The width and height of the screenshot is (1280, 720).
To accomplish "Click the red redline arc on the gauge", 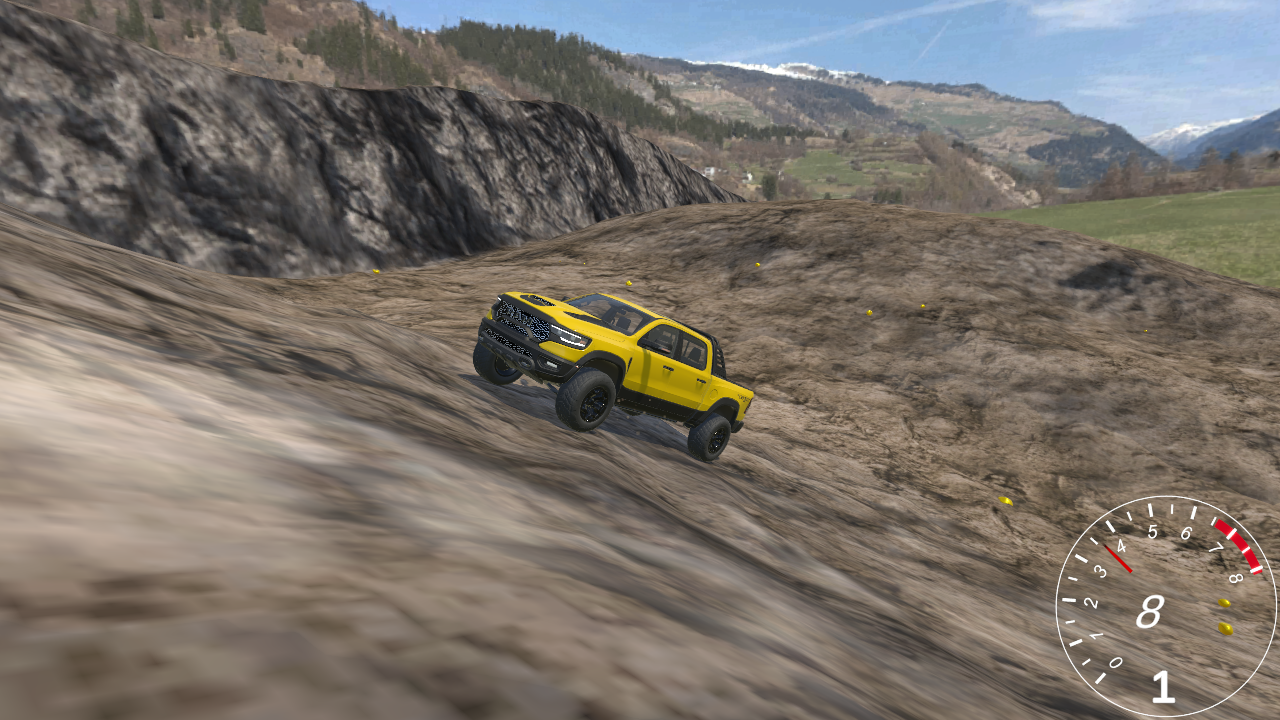I will point(1237,543).
